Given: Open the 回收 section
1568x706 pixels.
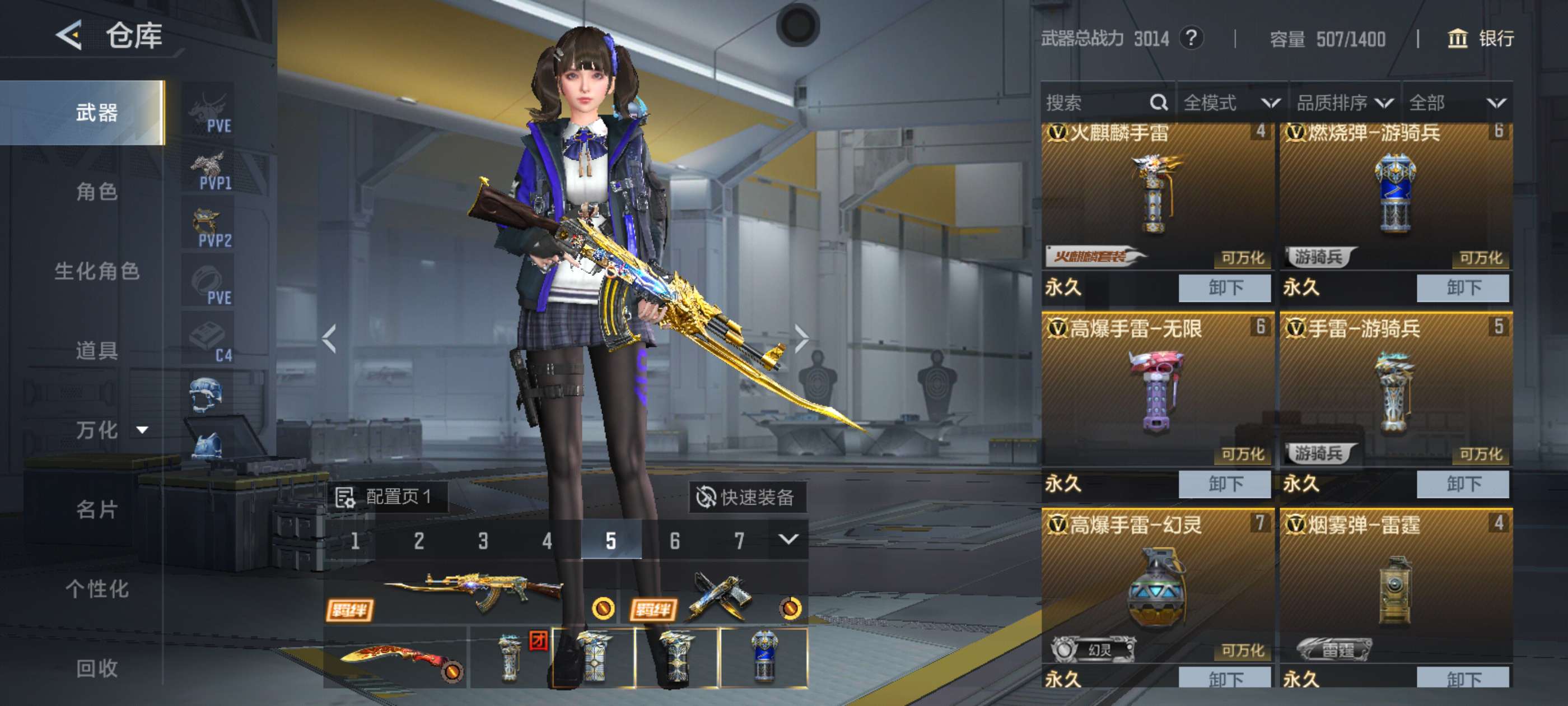Looking at the screenshot, I should [97, 668].
